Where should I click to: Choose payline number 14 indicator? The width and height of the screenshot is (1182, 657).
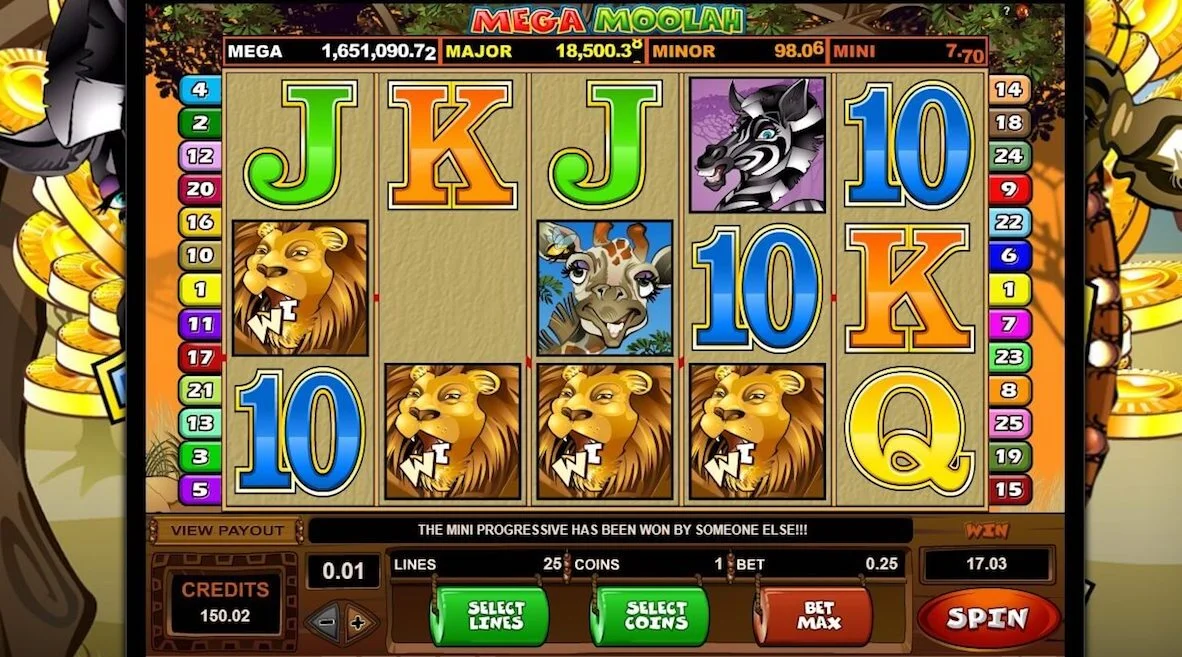click(1009, 90)
